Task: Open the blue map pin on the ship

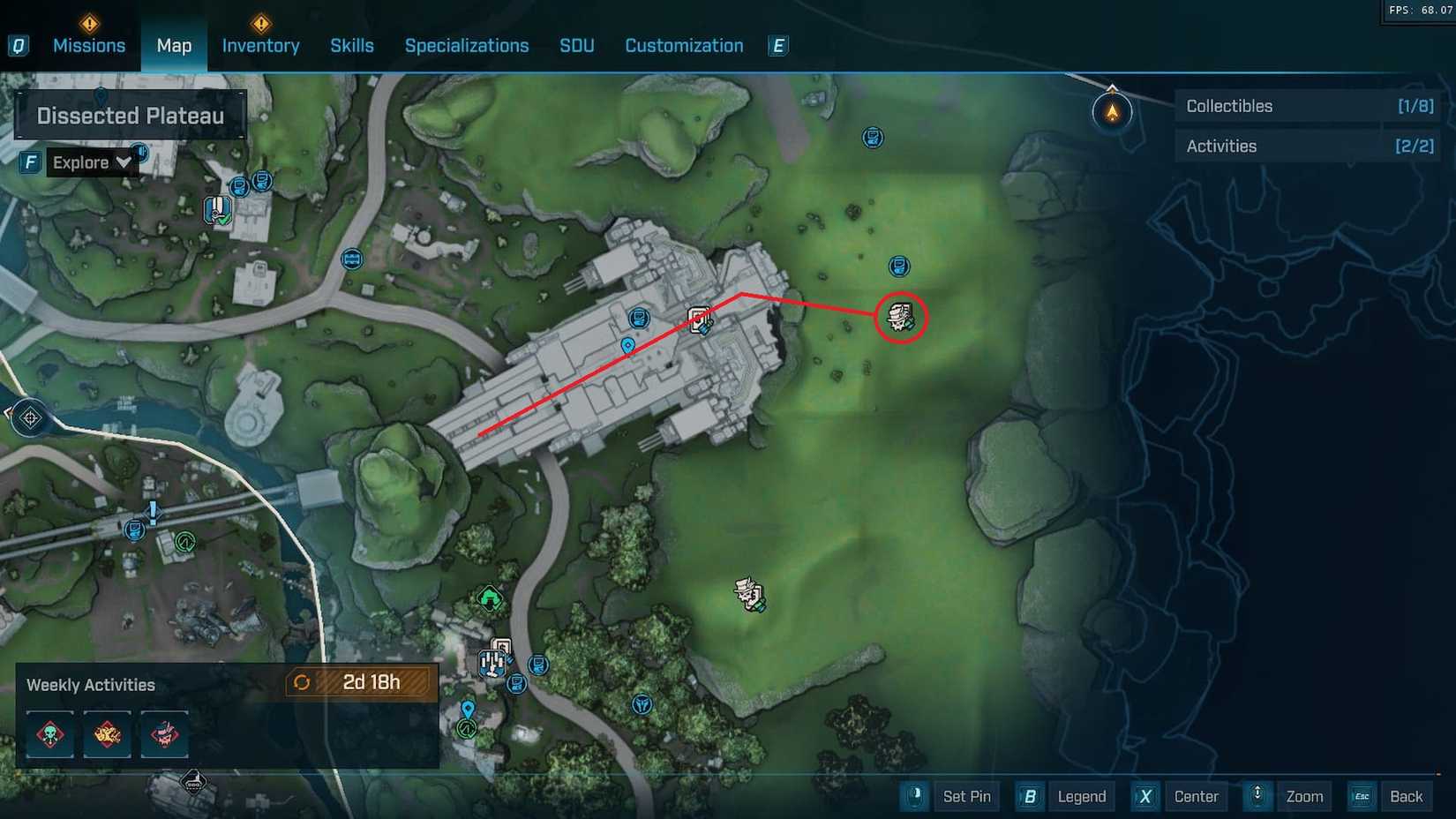Action: (x=627, y=346)
